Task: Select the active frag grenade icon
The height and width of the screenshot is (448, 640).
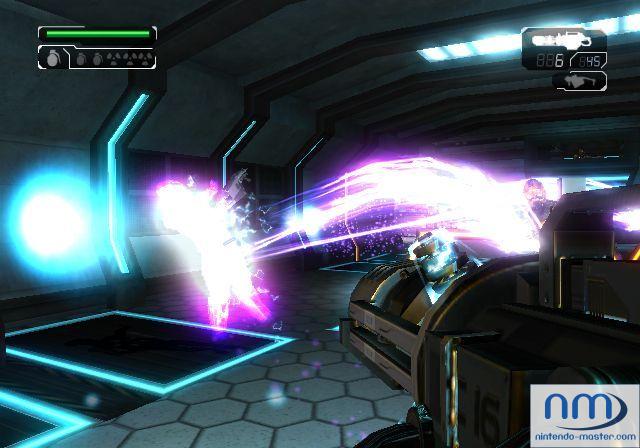Action: coord(52,59)
